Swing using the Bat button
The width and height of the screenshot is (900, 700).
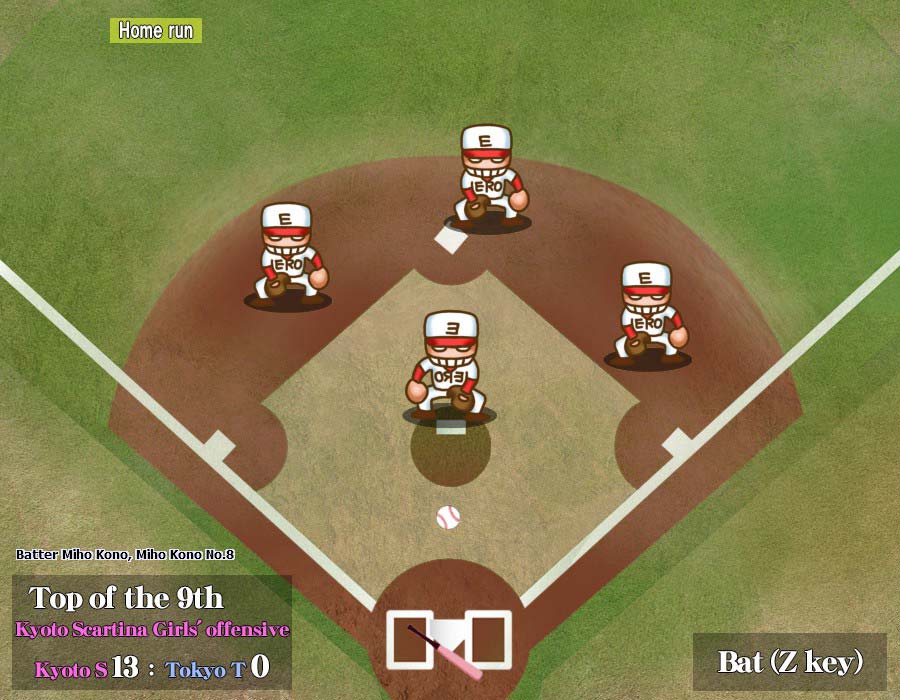pos(789,662)
